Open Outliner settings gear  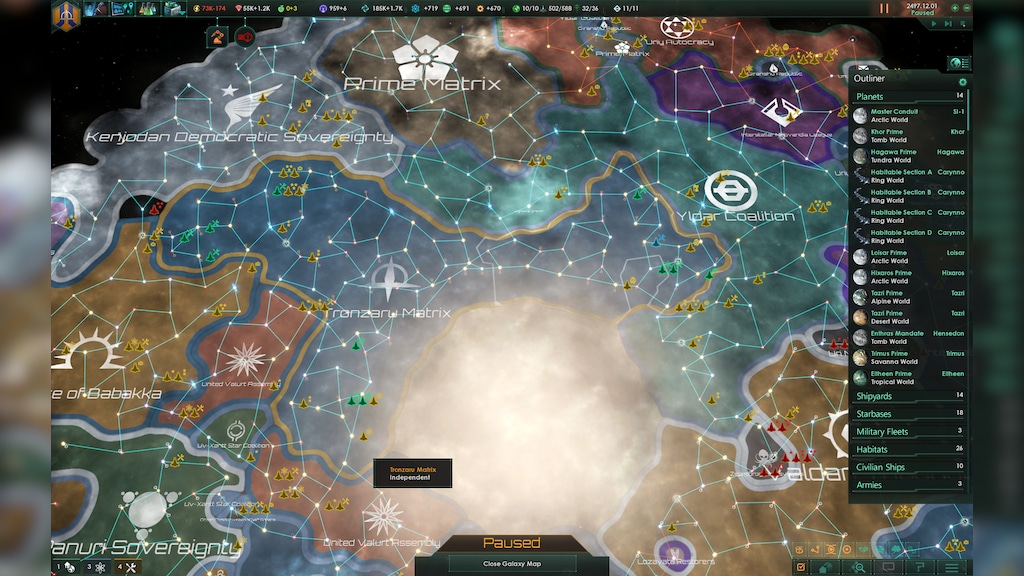[x=963, y=82]
